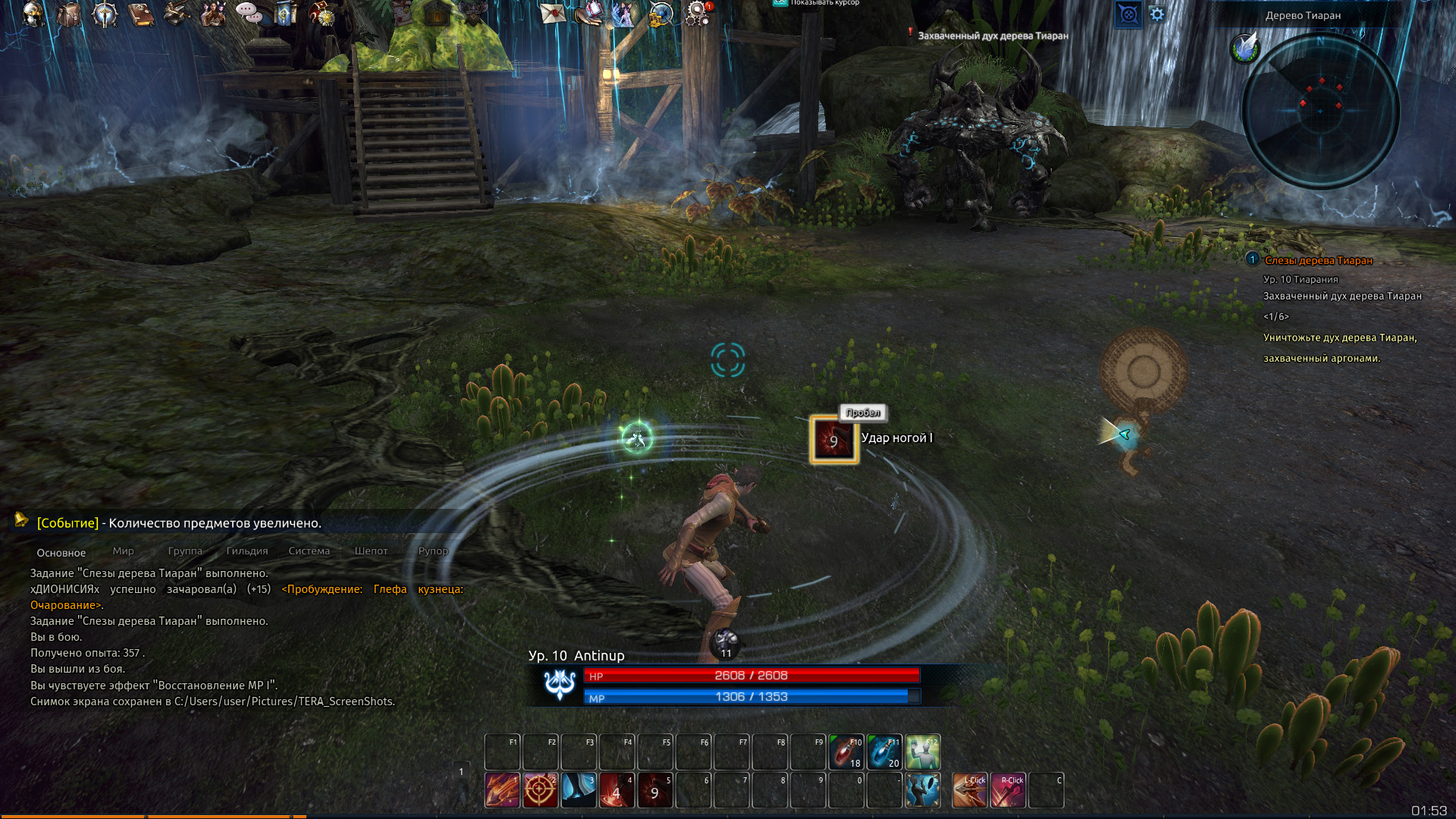Click the winged emblem beside the minimap
1456x819 pixels.
(1244, 48)
